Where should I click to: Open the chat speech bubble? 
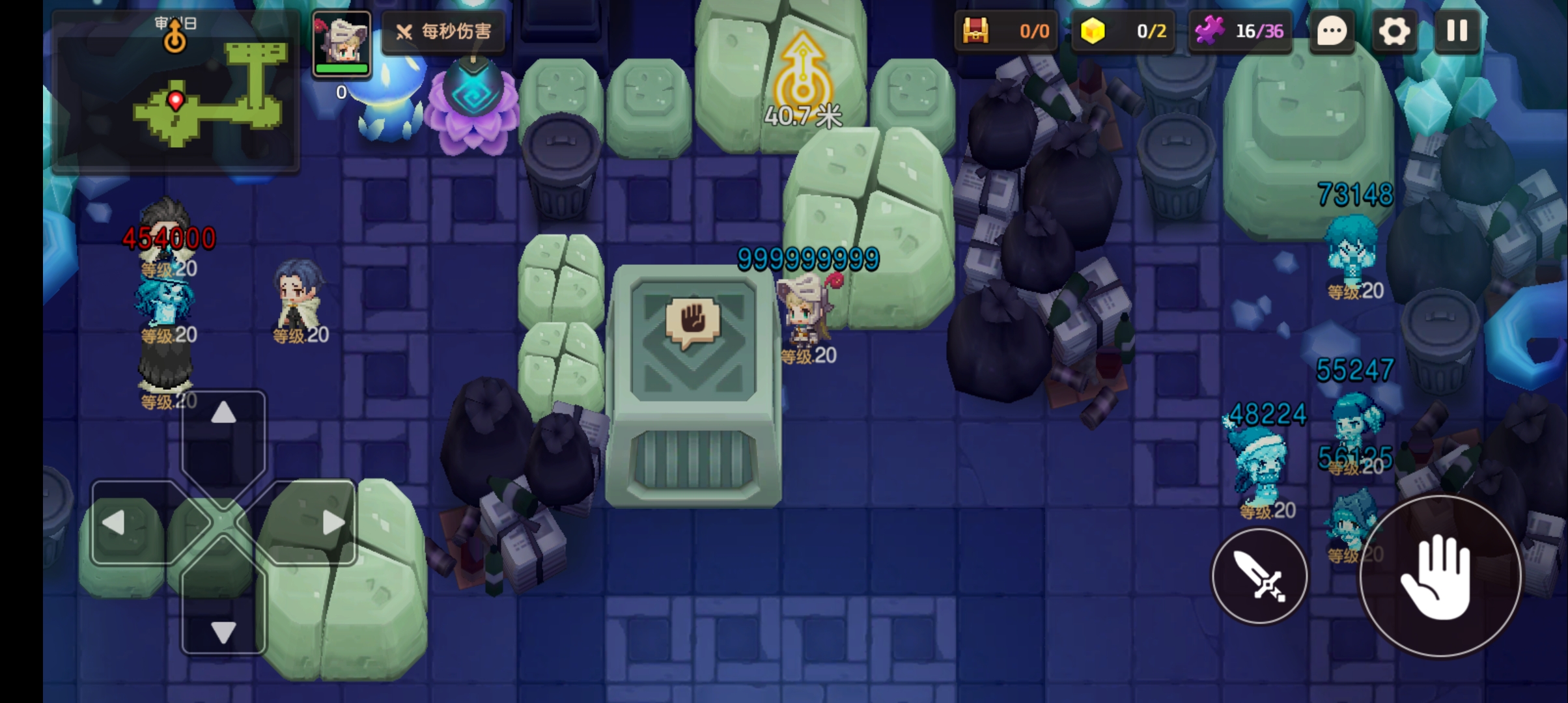coord(1332,31)
